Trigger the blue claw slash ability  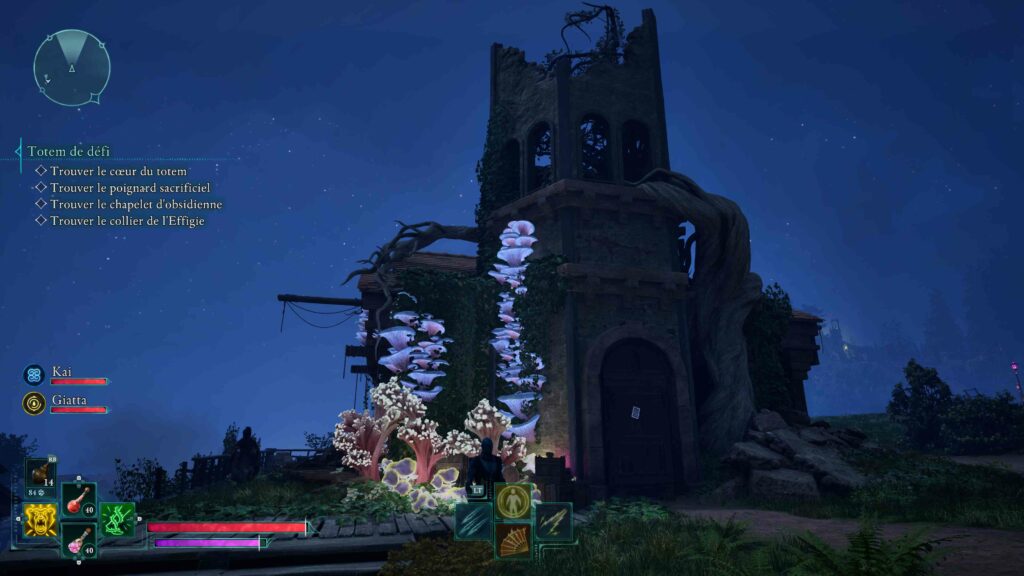pos(475,521)
